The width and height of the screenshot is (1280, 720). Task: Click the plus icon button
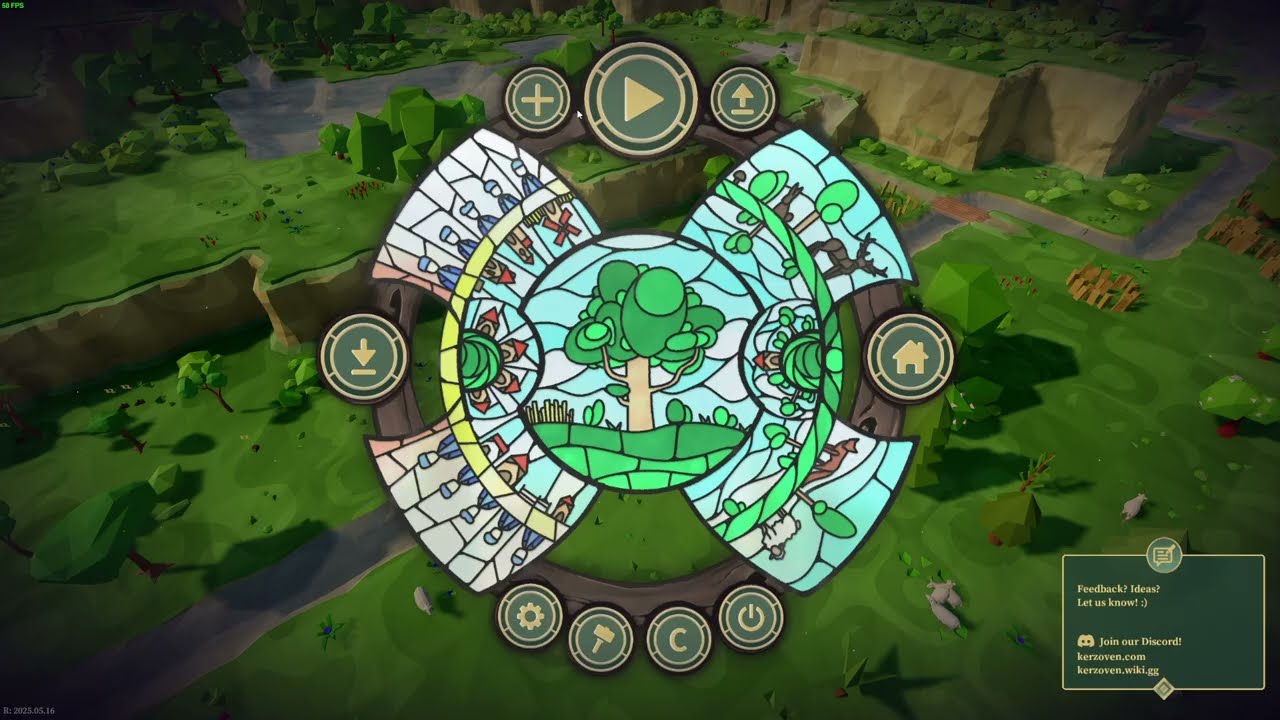(537, 100)
